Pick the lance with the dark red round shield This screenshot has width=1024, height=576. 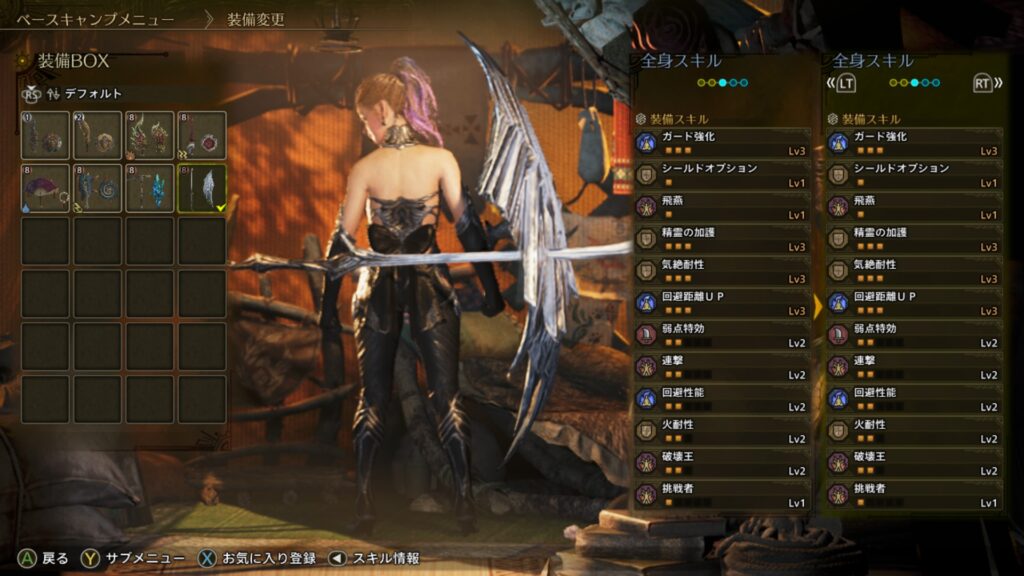tap(201, 135)
